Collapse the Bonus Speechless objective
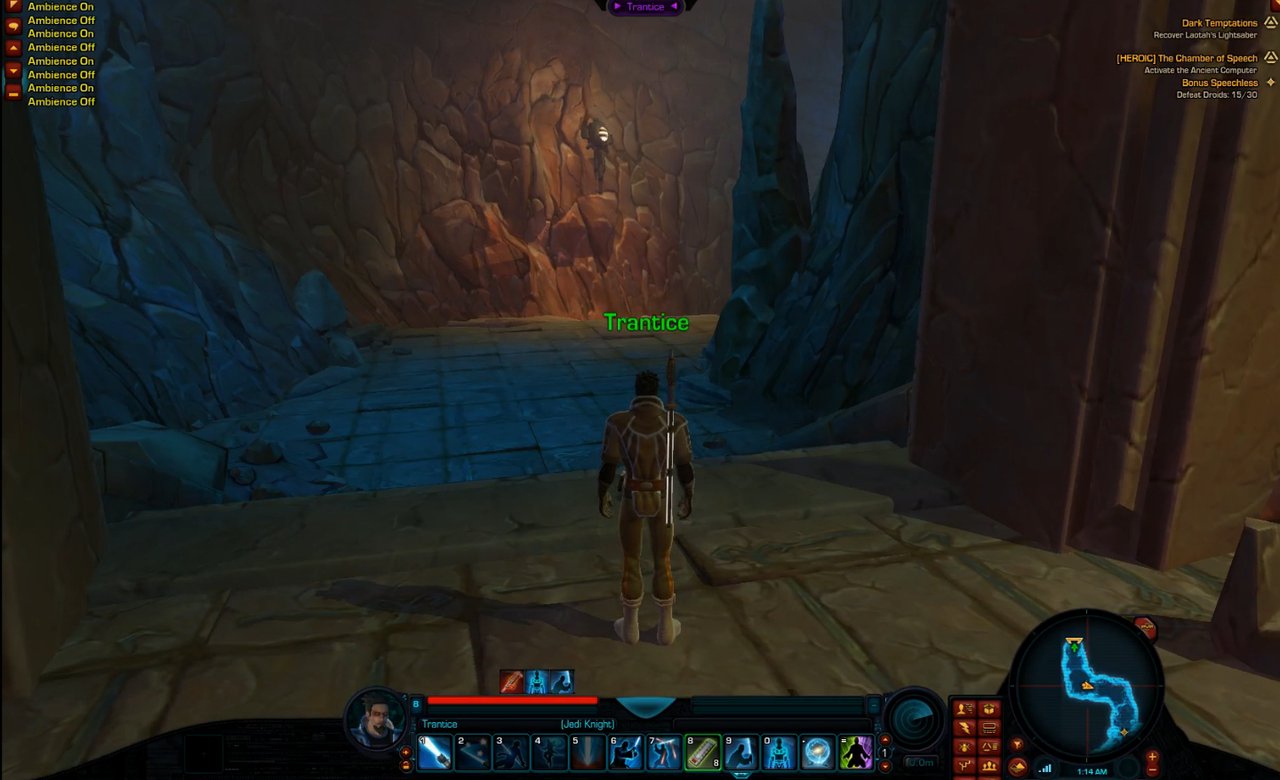The image size is (1280, 780). click(1270, 82)
